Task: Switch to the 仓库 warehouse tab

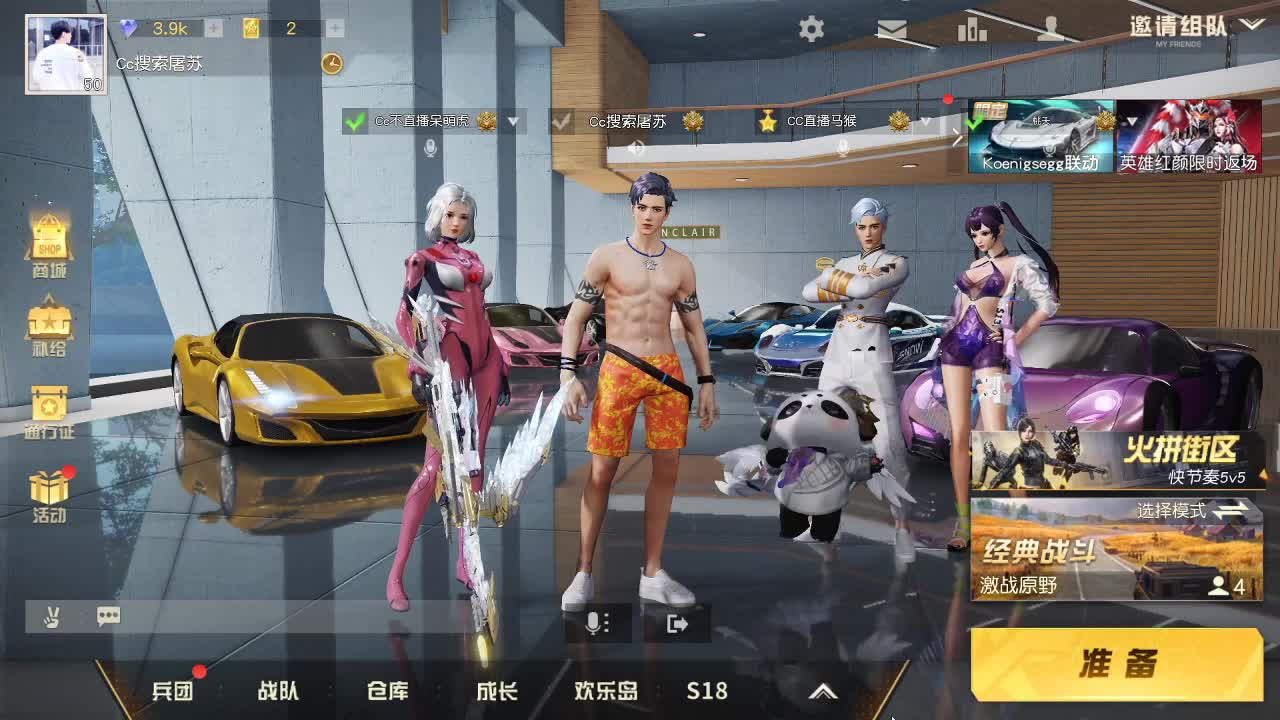Action: (x=387, y=691)
